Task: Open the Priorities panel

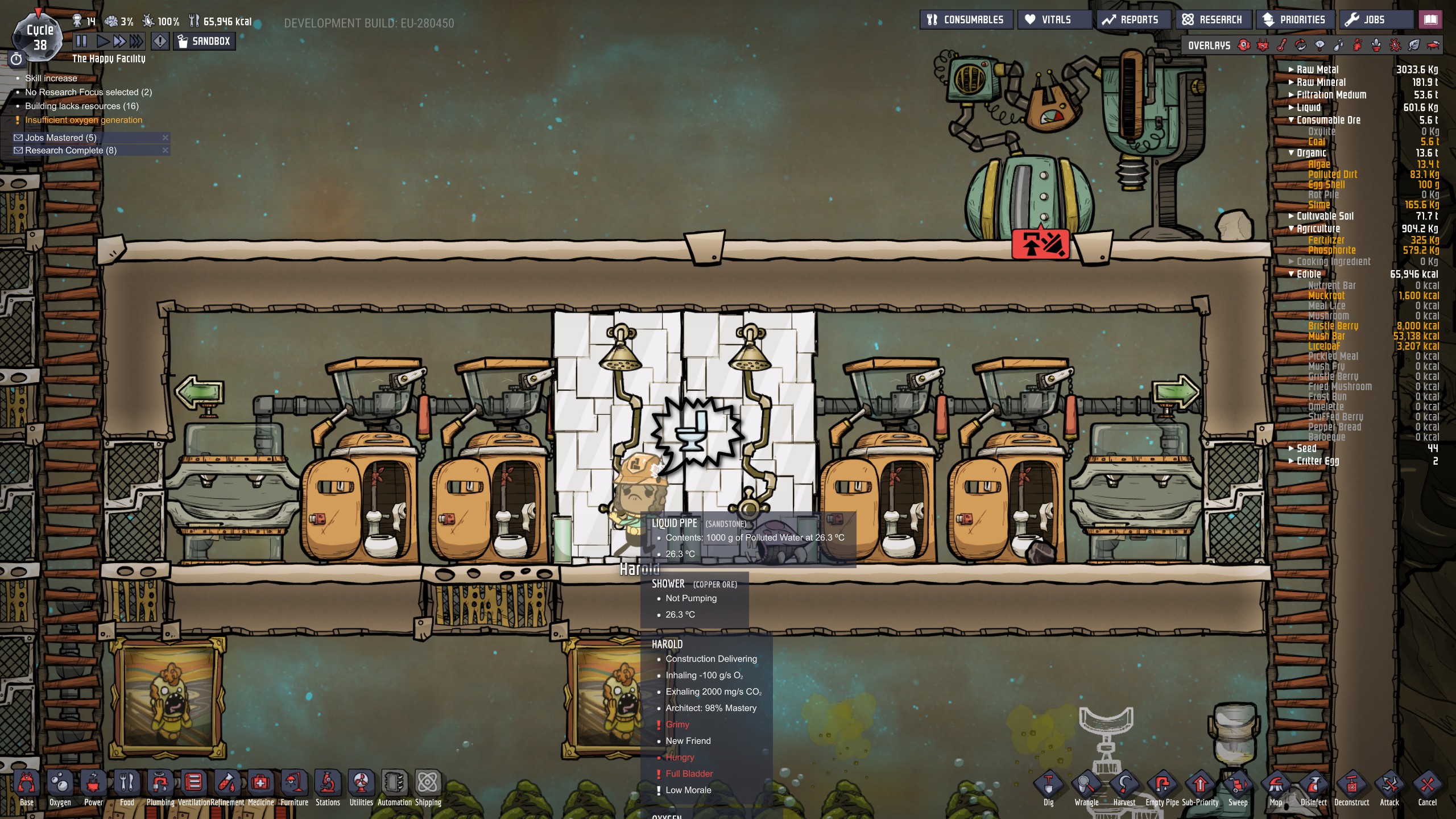Action: click(x=1294, y=19)
